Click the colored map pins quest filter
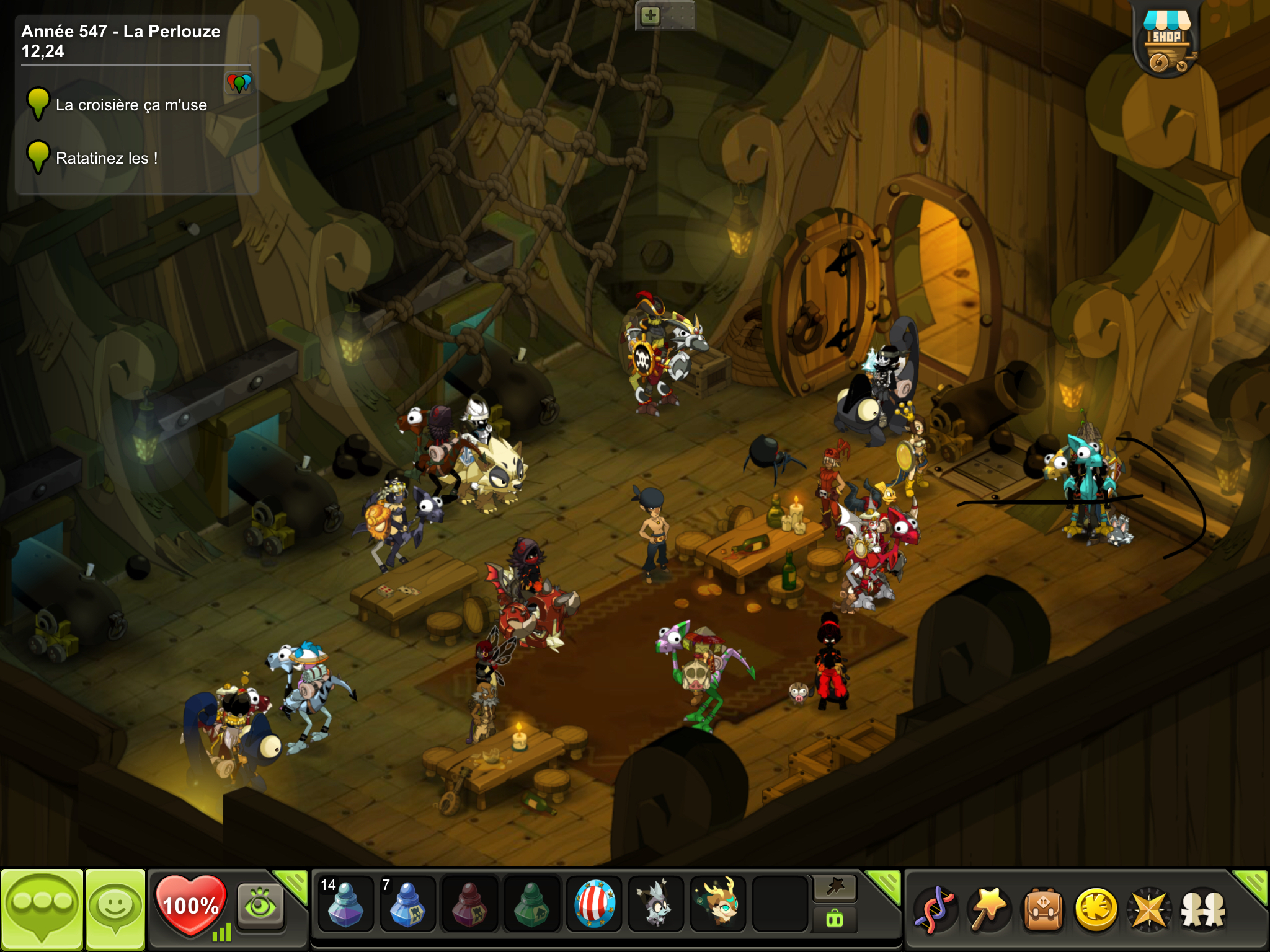The image size is (1270, 952). pyautogui.click(x=239, y=82)
